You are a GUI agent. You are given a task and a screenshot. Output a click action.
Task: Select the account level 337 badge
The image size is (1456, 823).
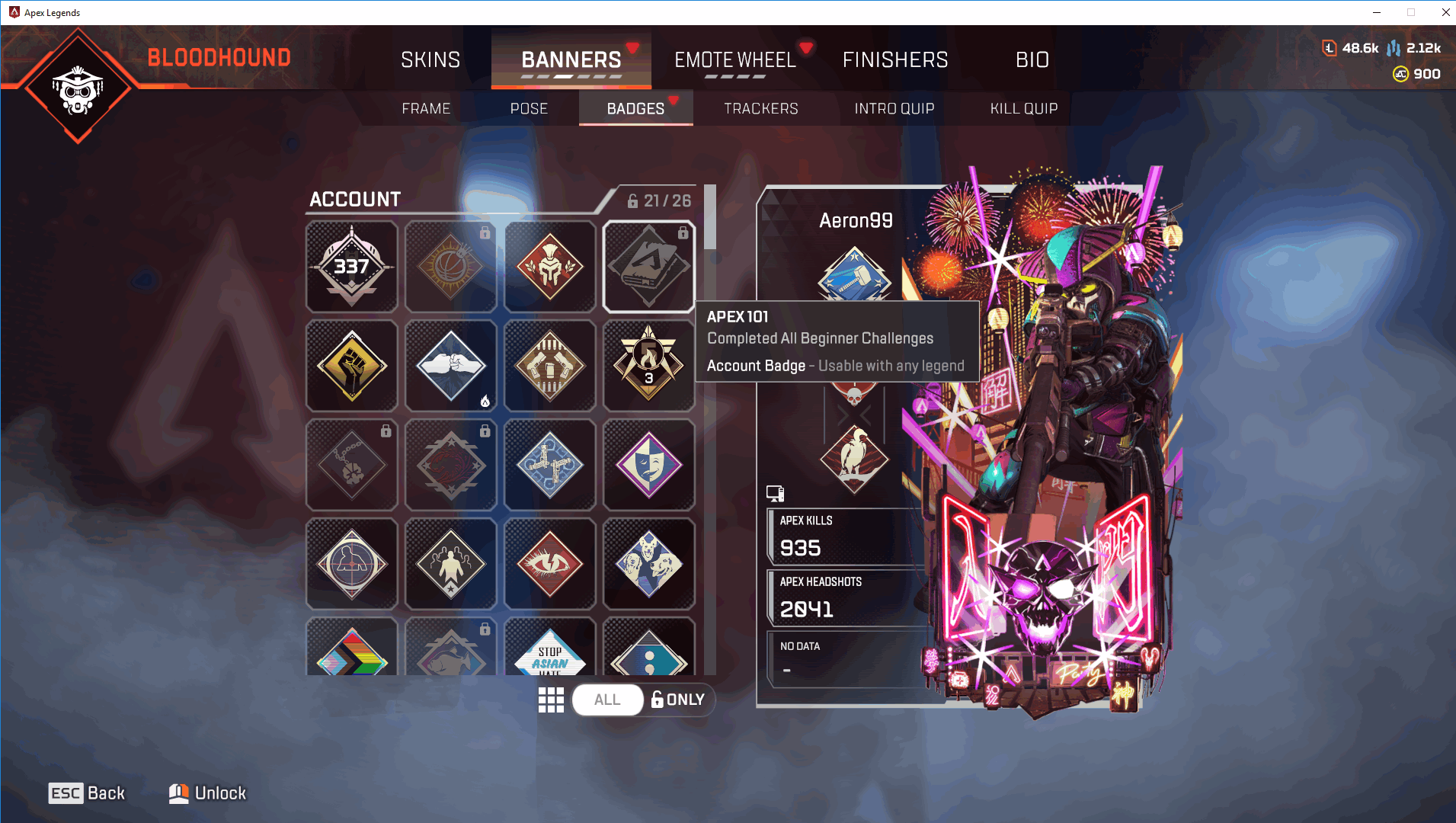(x=351, y=267)
